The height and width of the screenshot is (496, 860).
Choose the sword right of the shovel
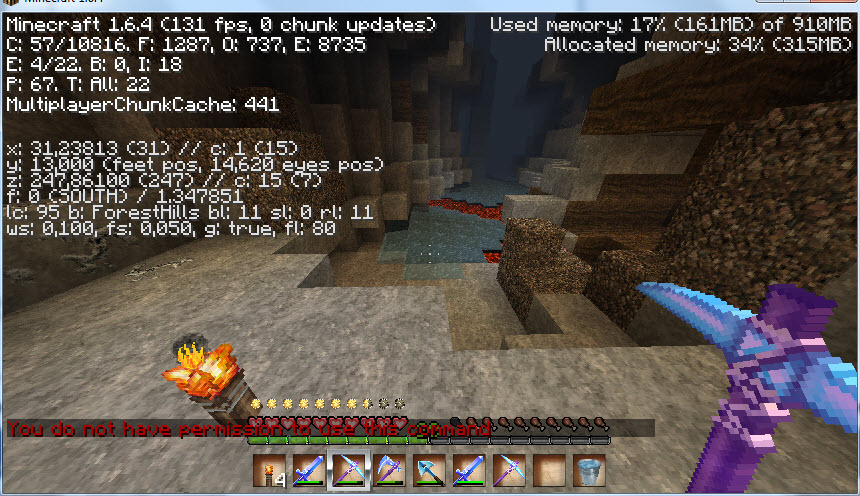tap(468, 468)
